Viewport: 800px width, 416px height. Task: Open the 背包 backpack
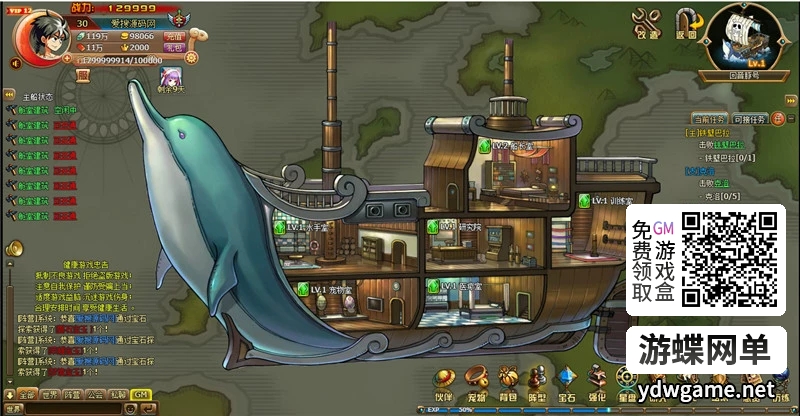tap(509, 381)
